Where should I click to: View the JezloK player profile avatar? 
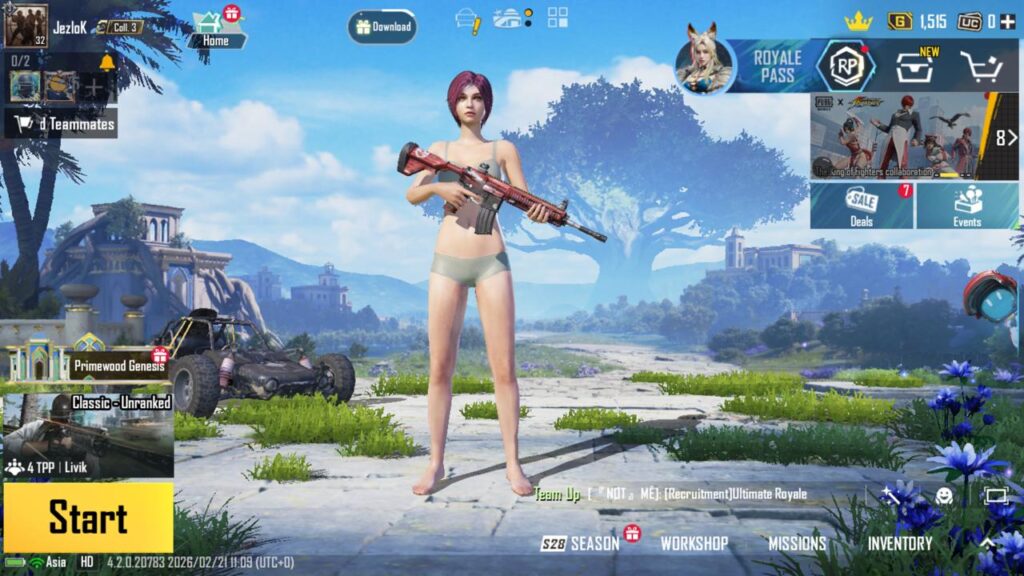click(26, 26)
